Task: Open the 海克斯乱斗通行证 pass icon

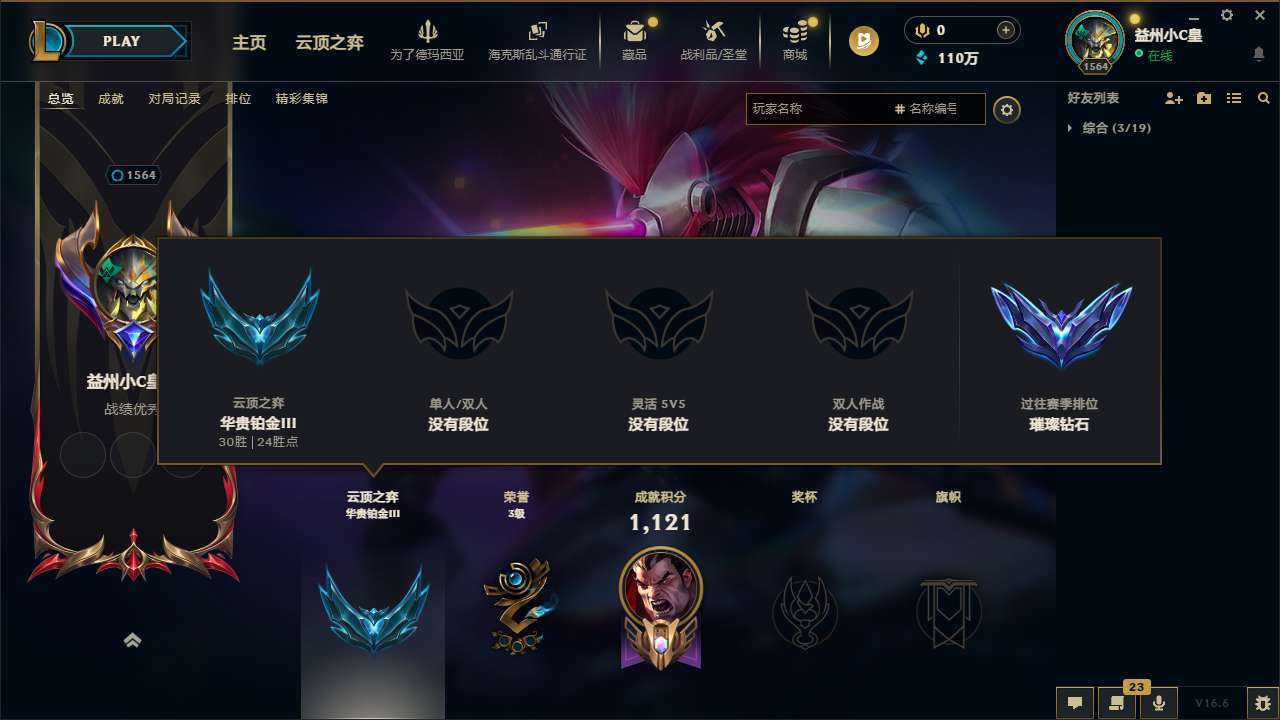Action: [x=537, y=30]
